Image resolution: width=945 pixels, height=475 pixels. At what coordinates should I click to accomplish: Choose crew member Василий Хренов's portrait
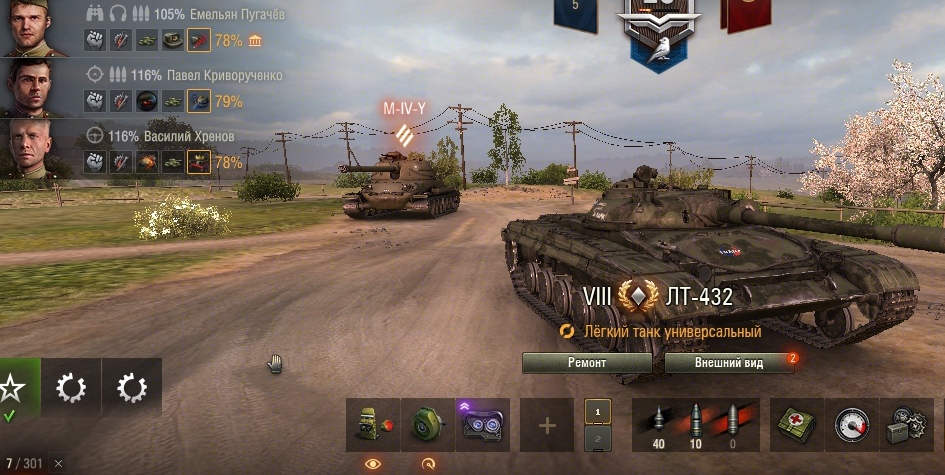[35, 148]
